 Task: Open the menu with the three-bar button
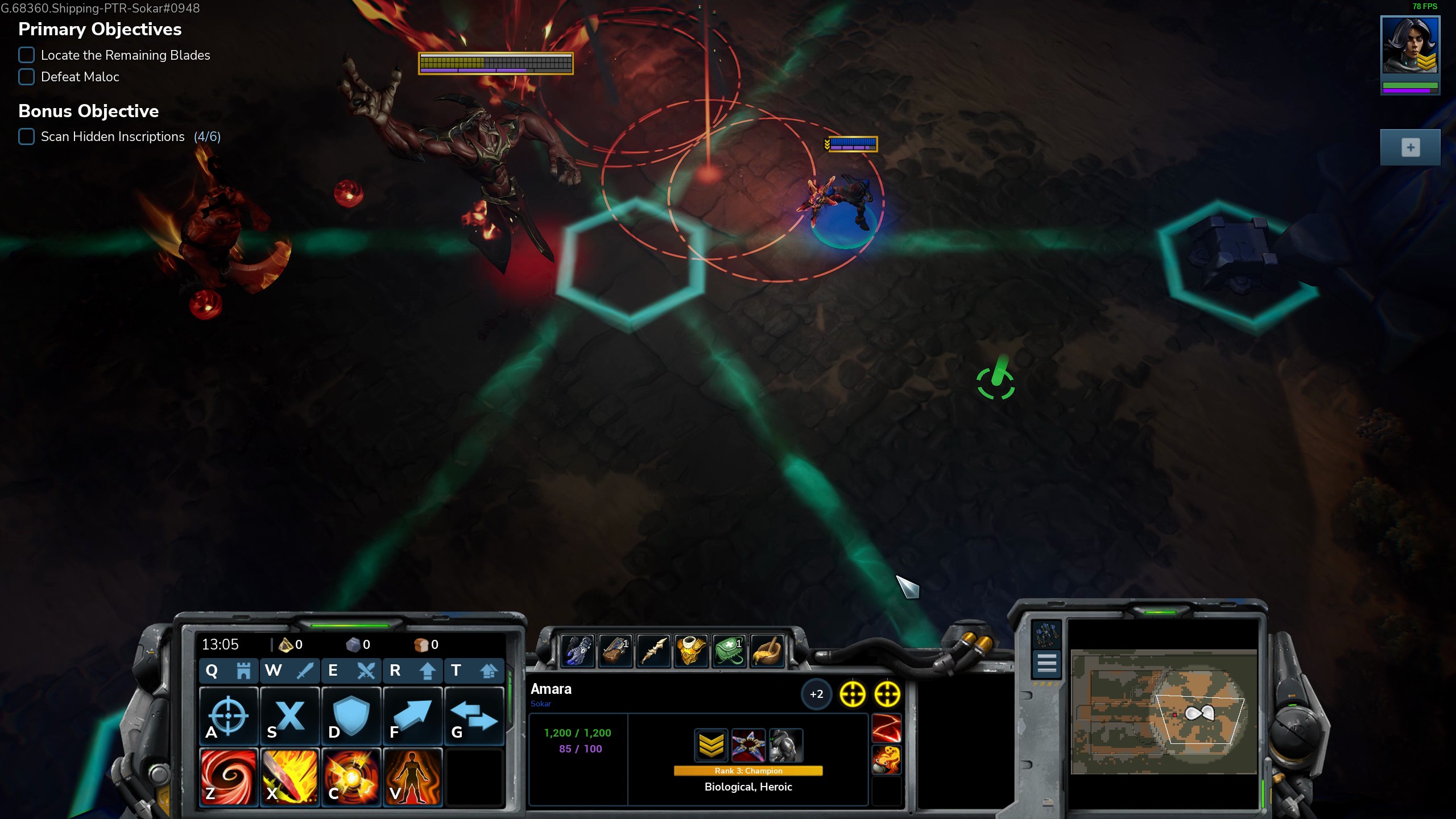point(1046,663)
